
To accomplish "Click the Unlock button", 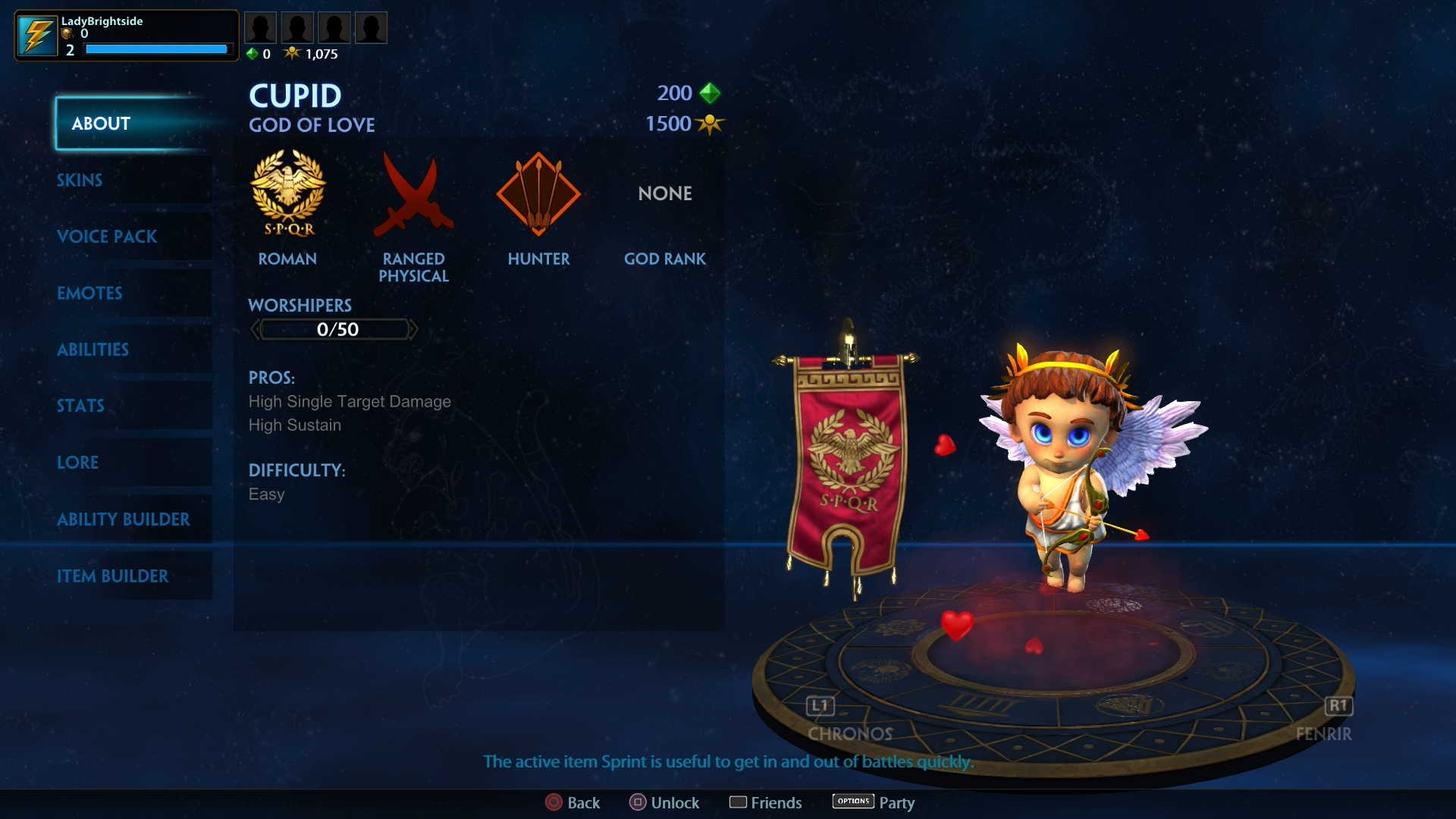I will (x=665, y=802).
